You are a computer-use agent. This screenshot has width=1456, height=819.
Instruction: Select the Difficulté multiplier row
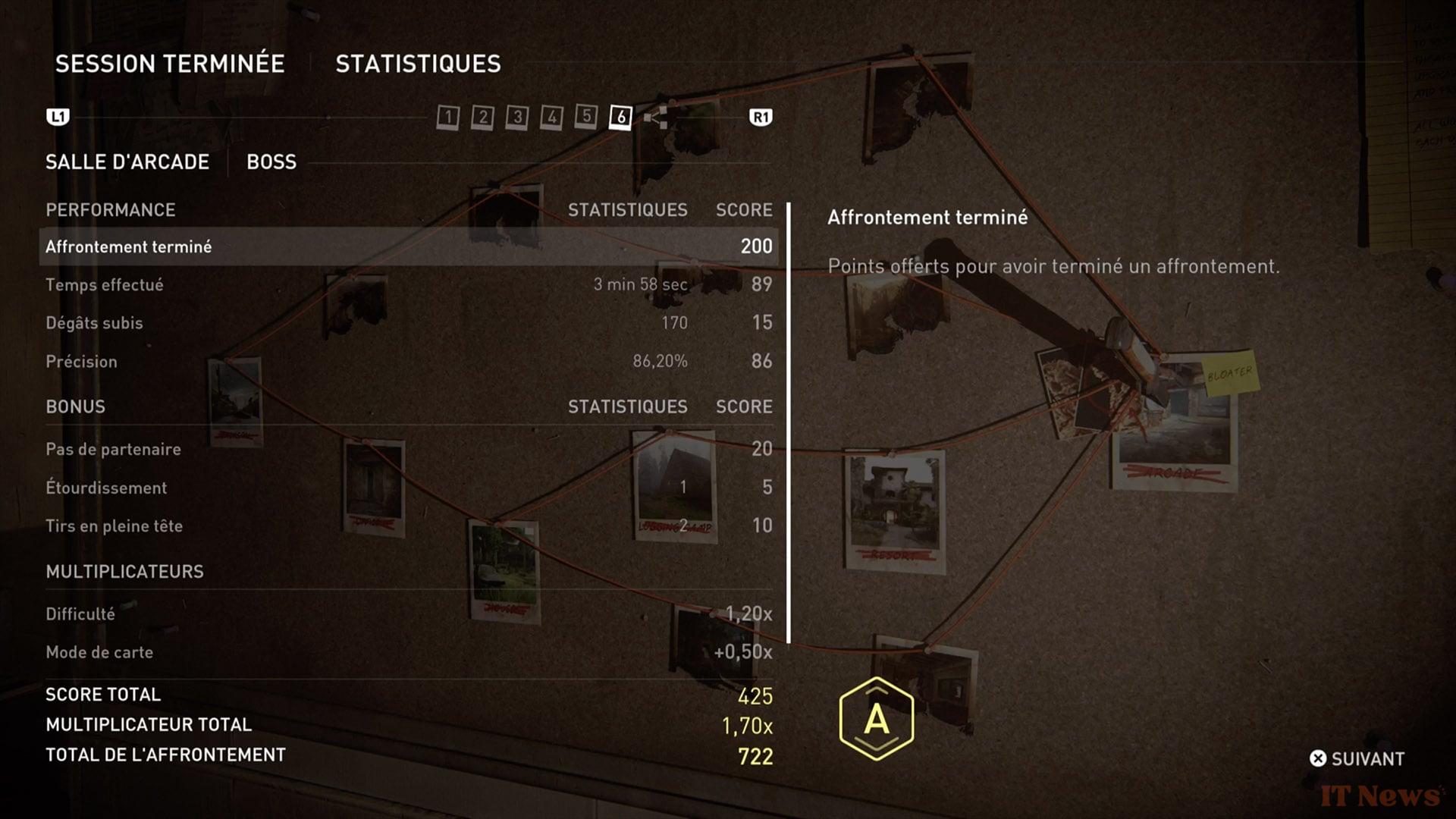point(408,613)
